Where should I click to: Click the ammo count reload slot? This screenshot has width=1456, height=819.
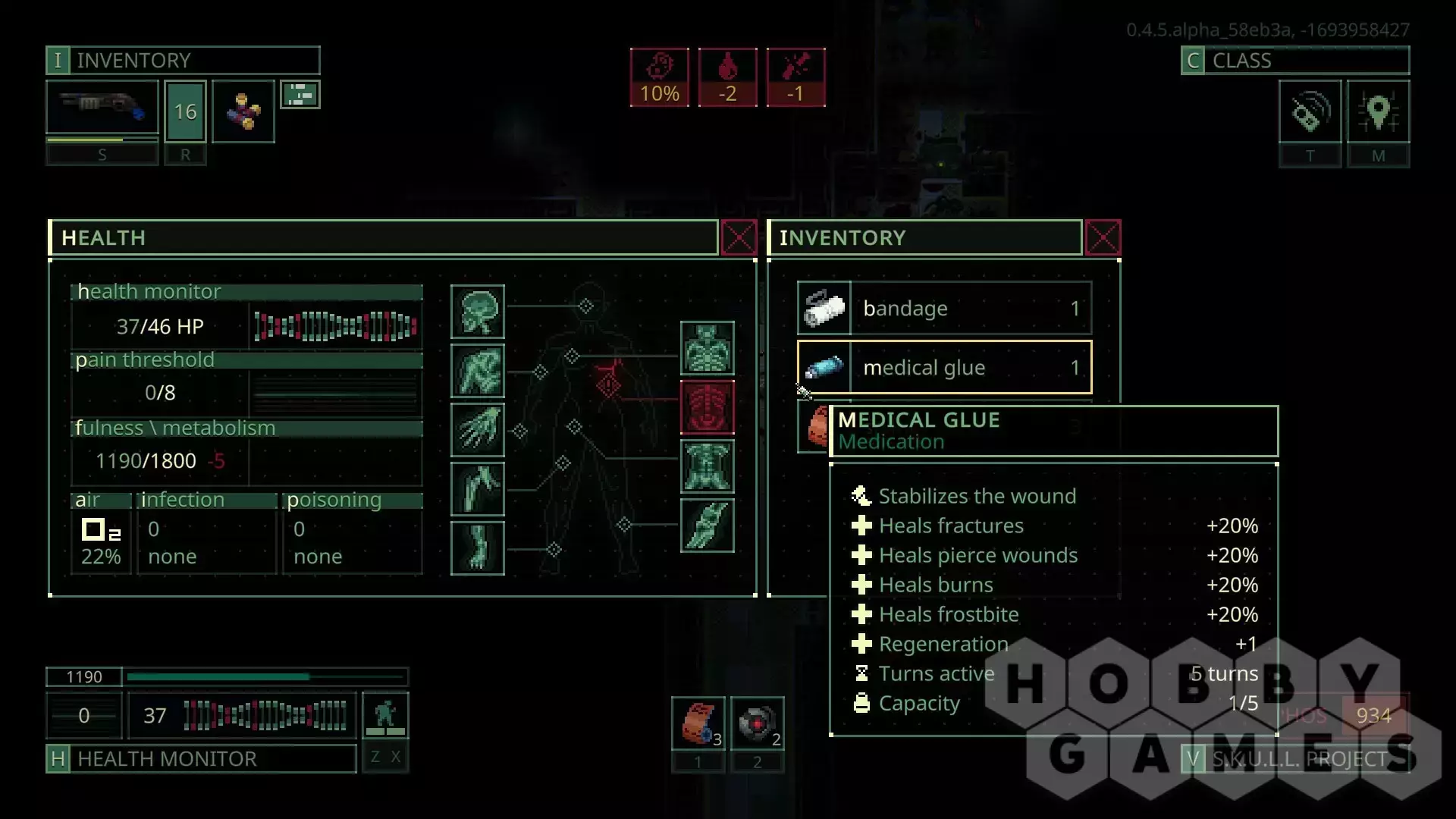(185, 112)
